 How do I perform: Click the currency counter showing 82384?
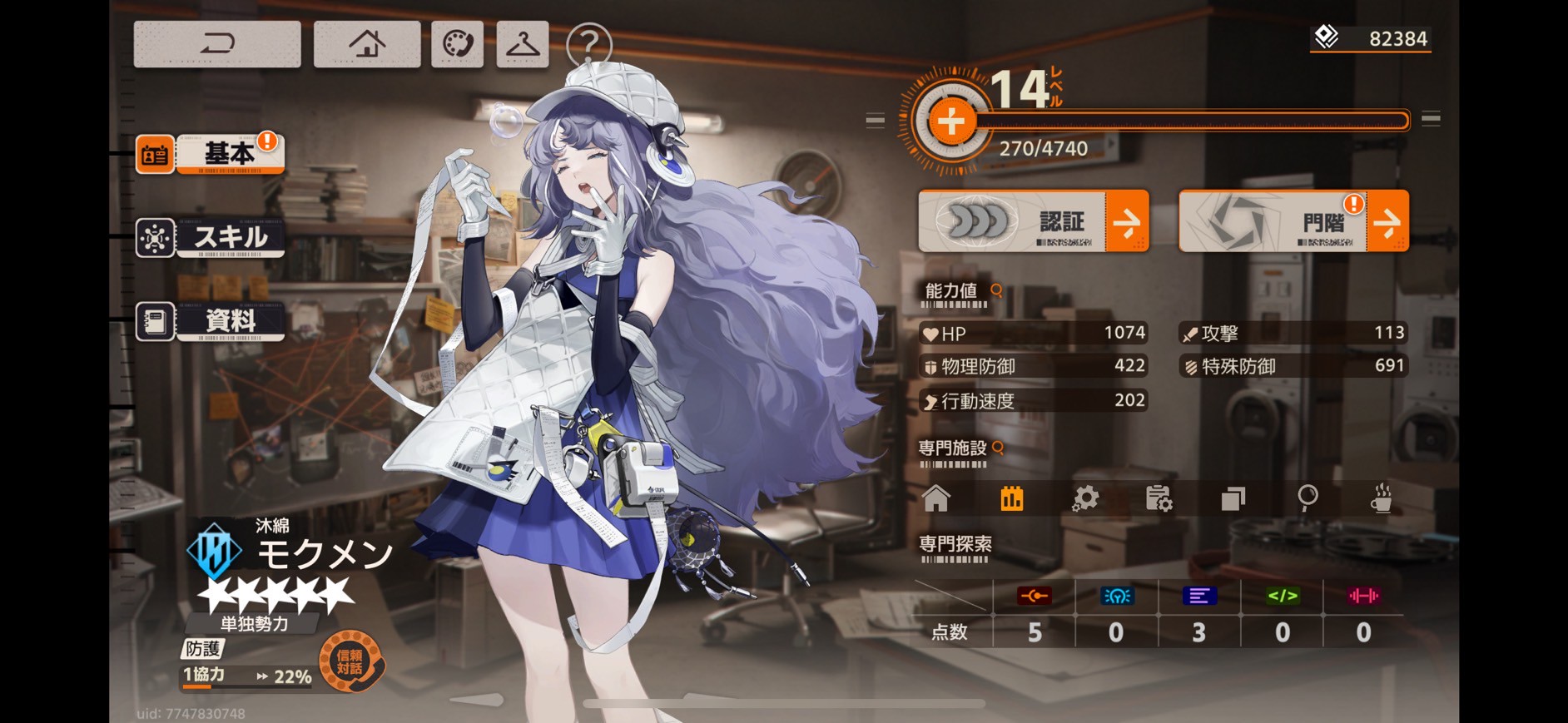1372,38
